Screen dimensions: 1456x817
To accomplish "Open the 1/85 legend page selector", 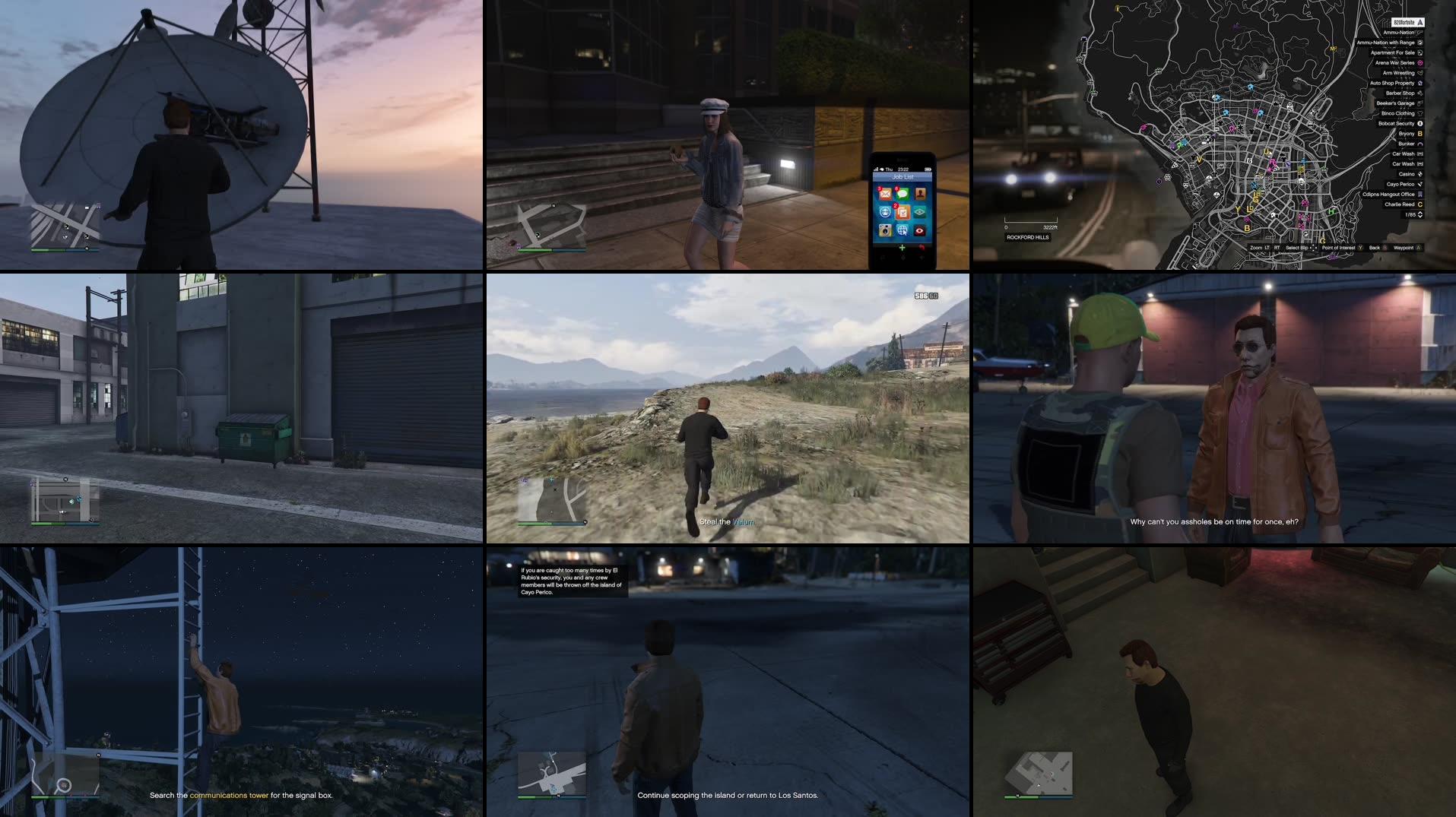I will (x=1410, y=214).
